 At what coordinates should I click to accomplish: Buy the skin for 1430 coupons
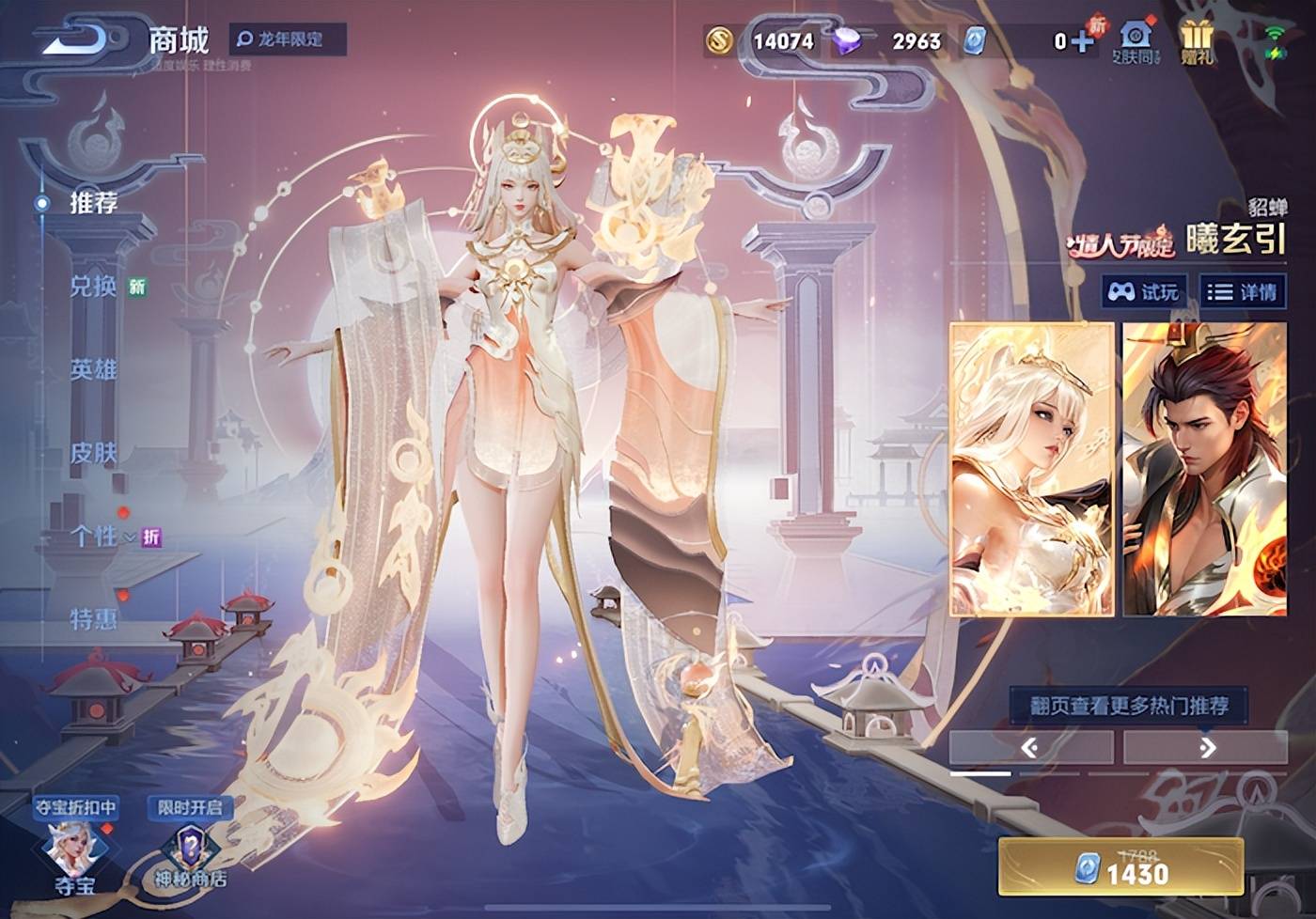pos(1120,868)
